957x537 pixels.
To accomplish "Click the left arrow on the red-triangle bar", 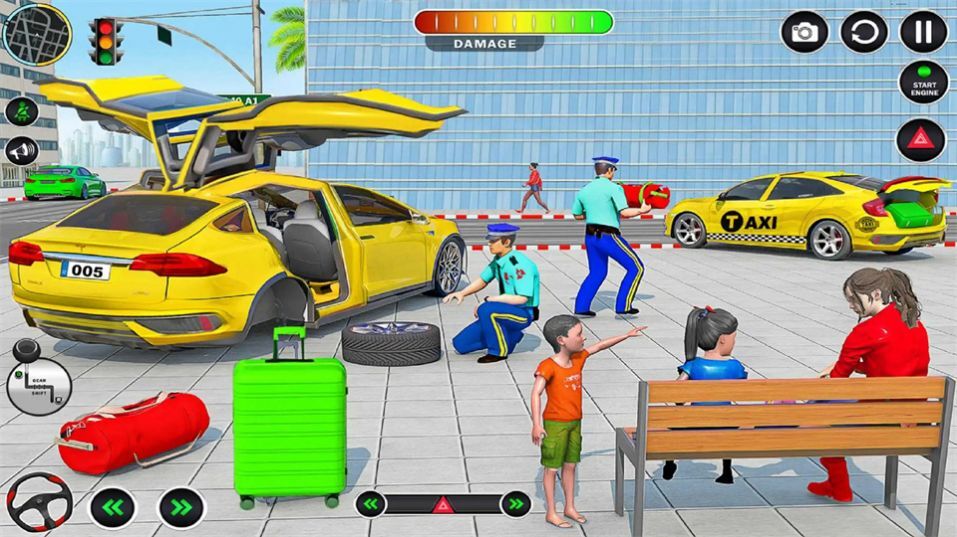I will [x=371, y=503].
